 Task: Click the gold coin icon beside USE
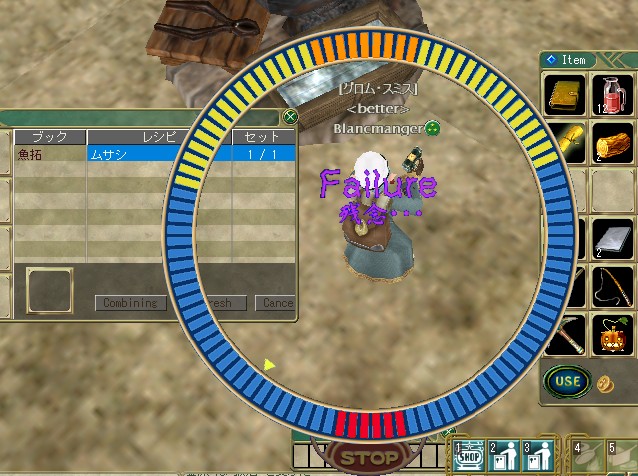(x=604, y=383)
